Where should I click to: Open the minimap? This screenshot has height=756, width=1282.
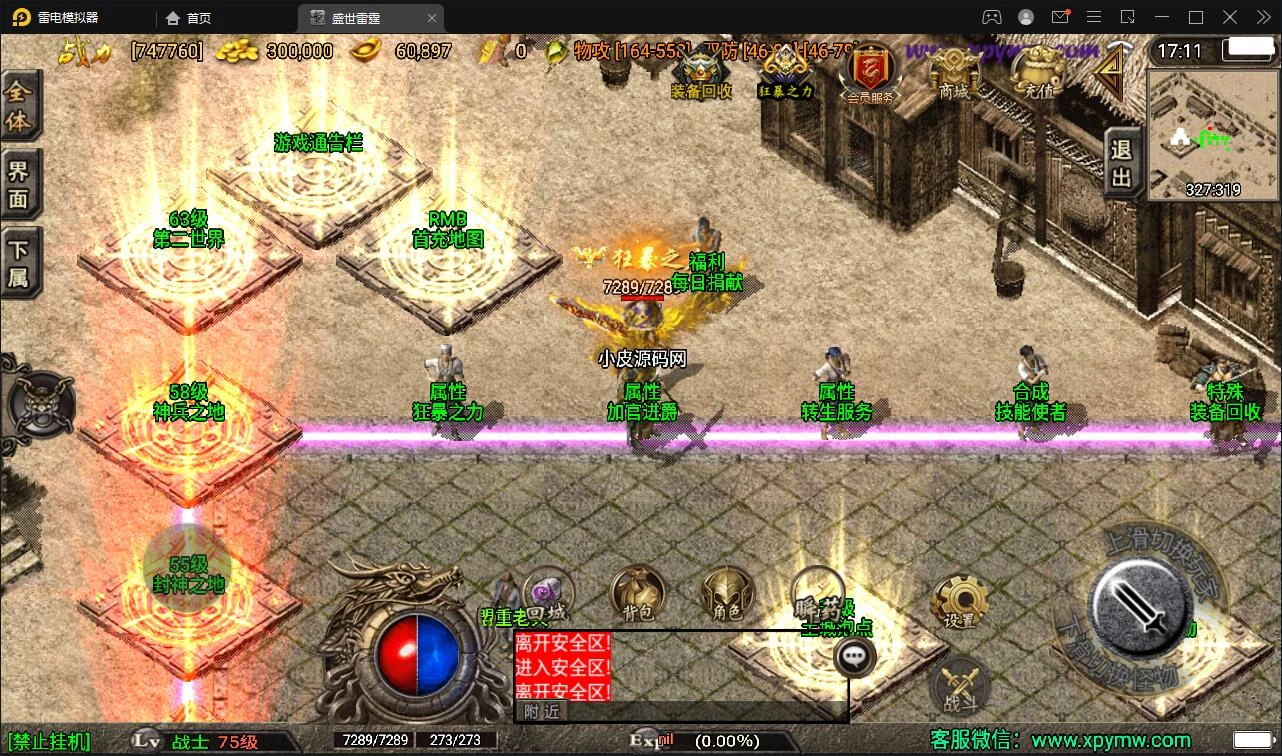click(1212, 135)
